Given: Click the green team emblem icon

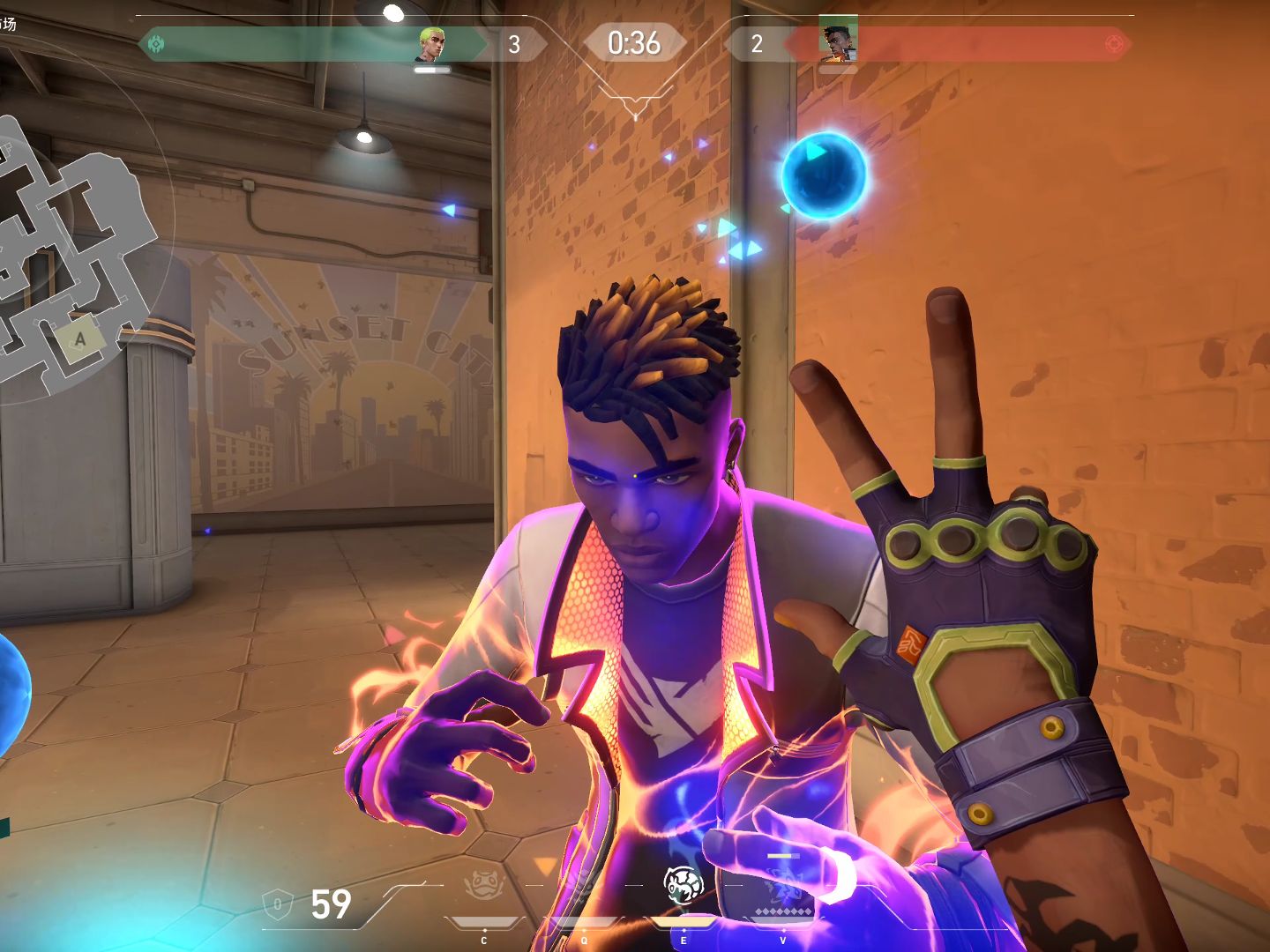Looking at the screenshot, I should coord(156,43).
